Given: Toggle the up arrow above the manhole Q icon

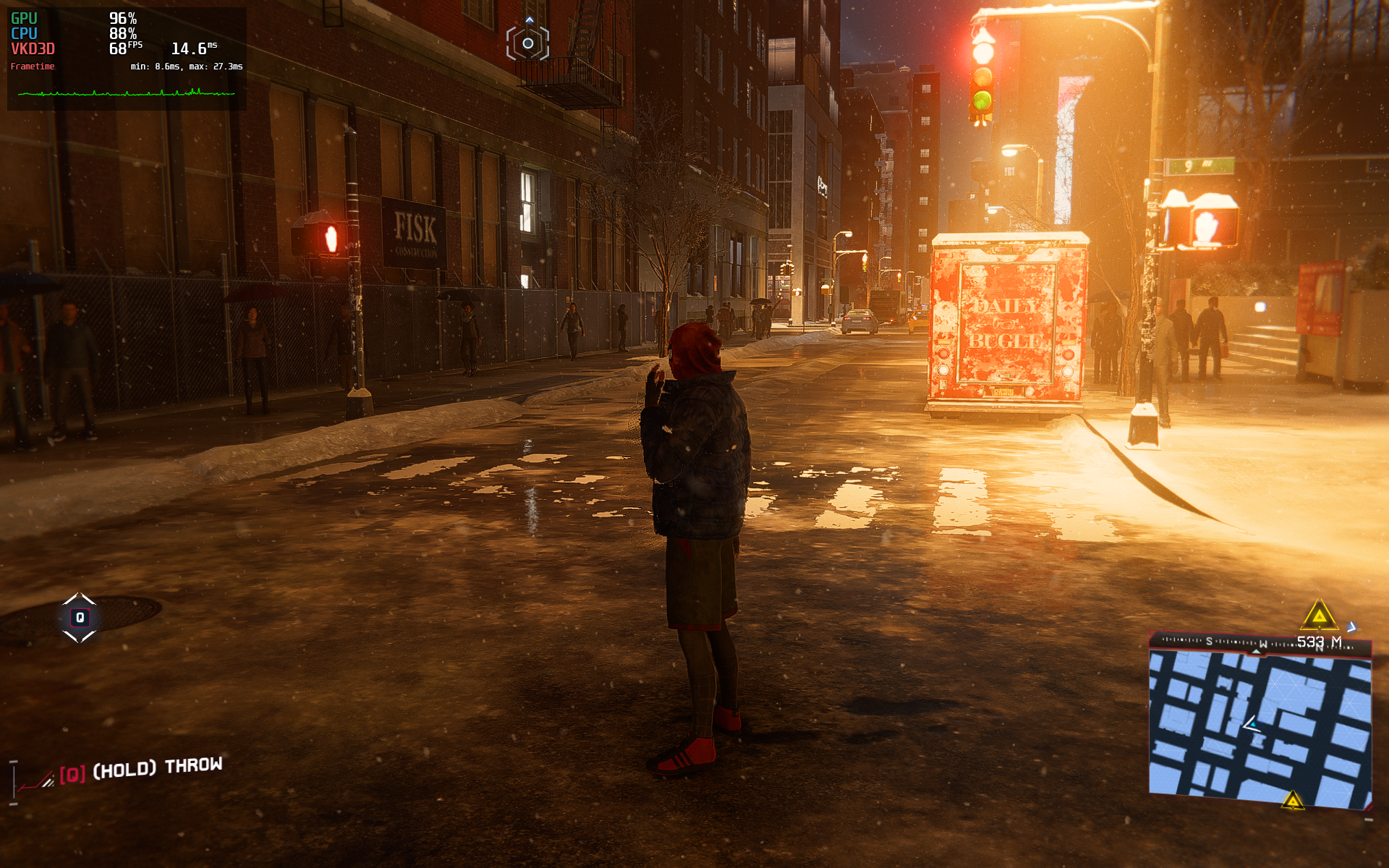Looking at the screenshot, I should pyautogui.click(x=79, y=599).
